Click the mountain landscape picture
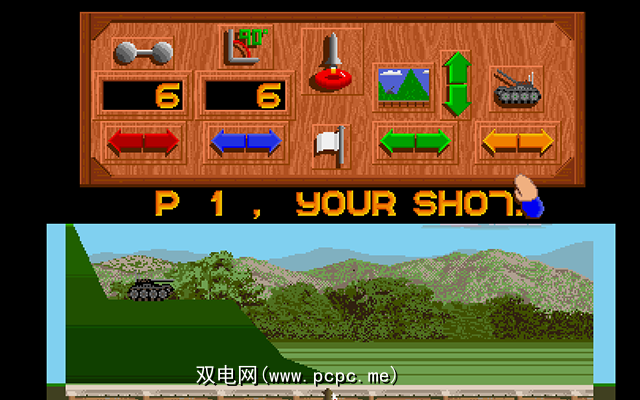Image resolution: width=640 pixels, height=400 pixels. [x=403, y=87]
